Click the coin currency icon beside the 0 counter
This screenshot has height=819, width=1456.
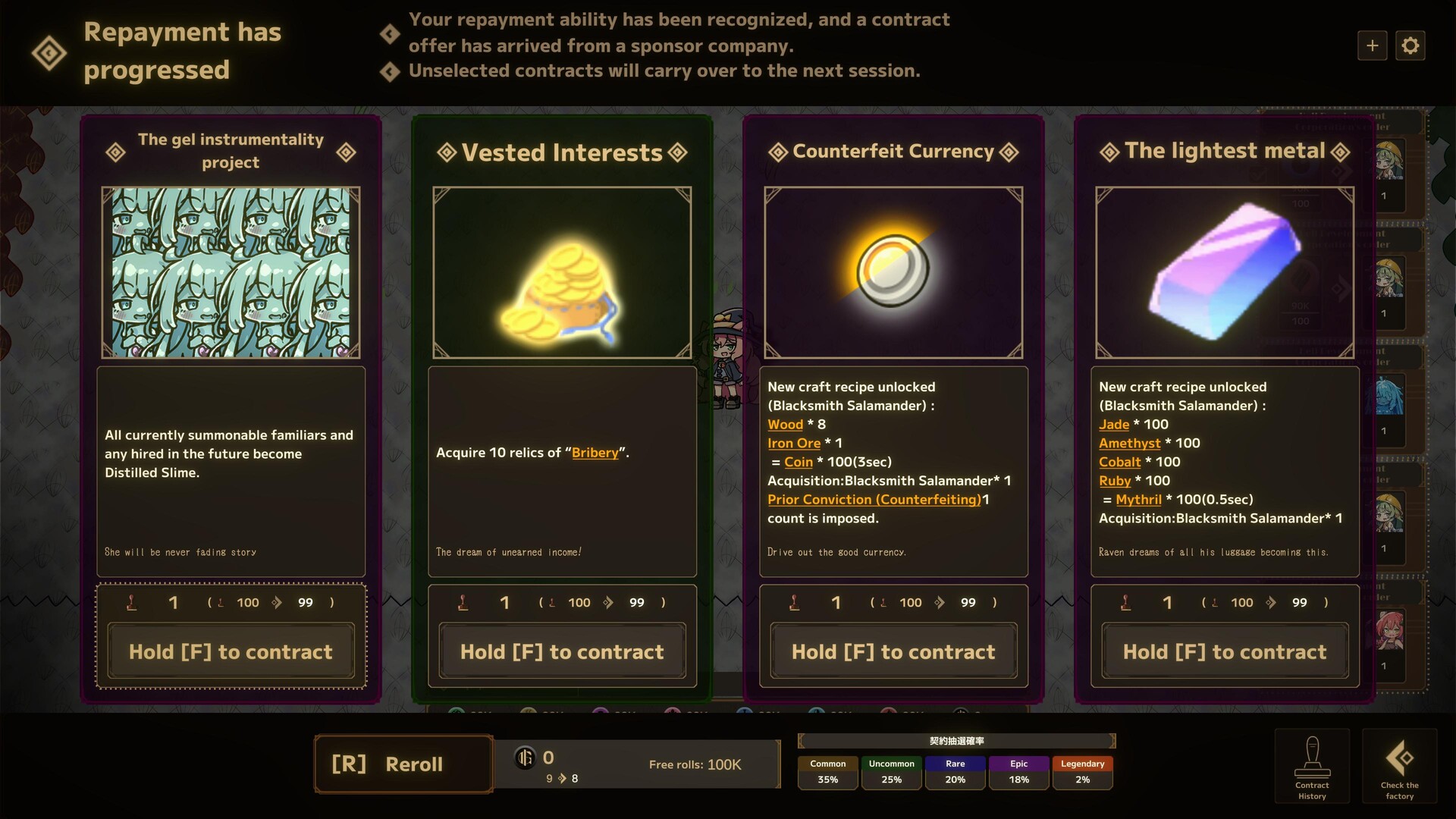[526, 758]
